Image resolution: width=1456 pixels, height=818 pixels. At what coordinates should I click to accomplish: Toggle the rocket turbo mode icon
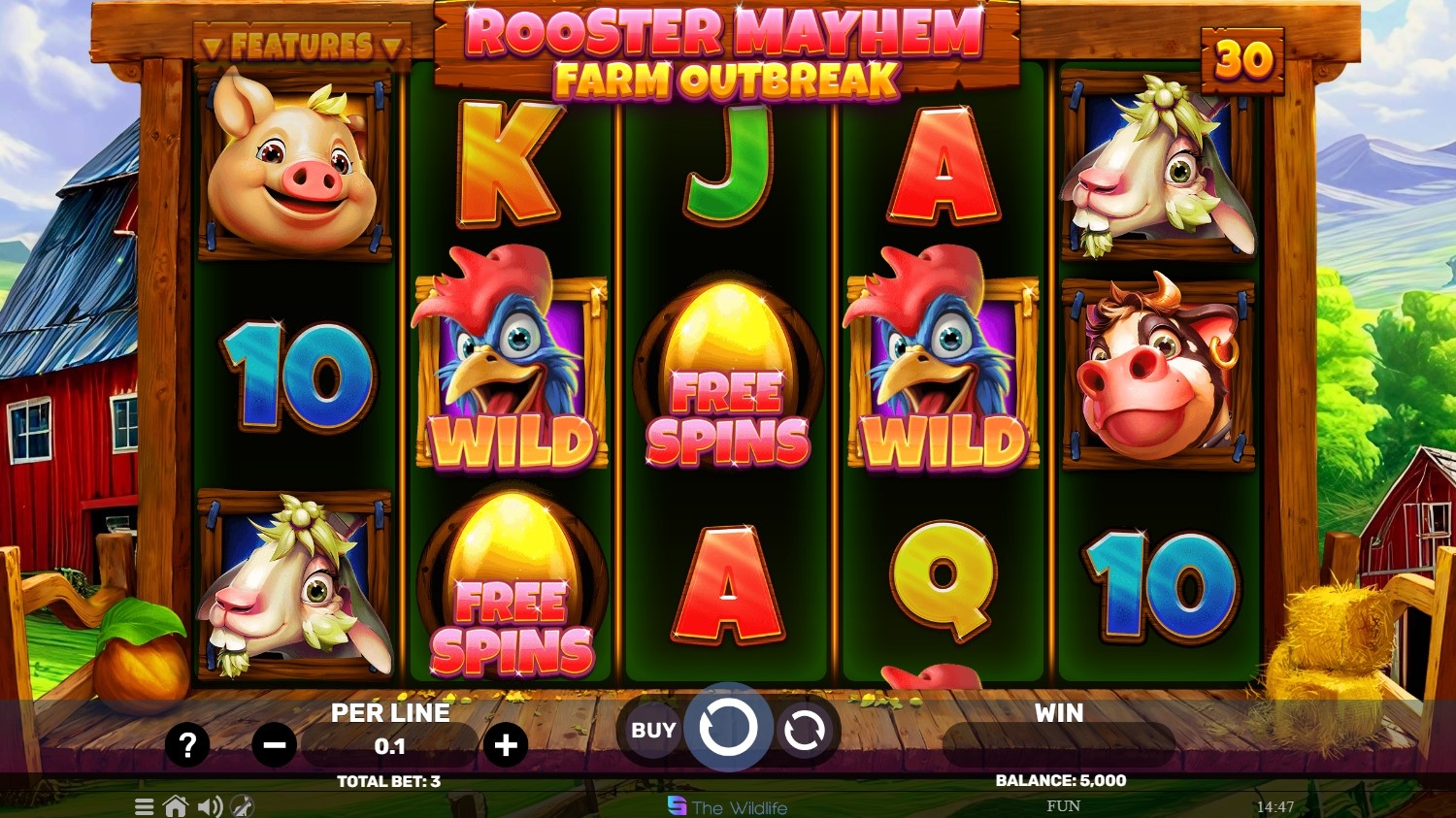click(x=243, y=806)
